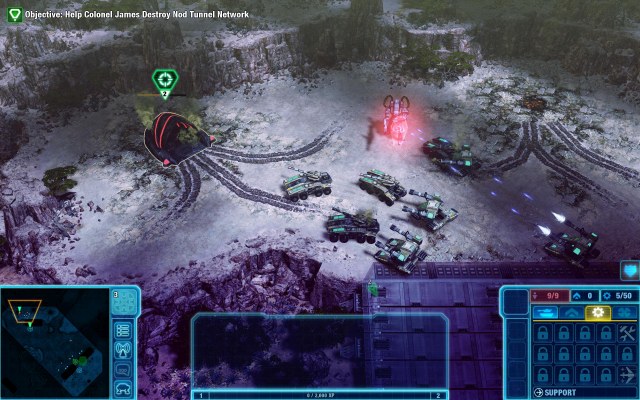This screenshot has height=400, width=640.
Task: Select the gear support tab
Action: click(600, 312)
